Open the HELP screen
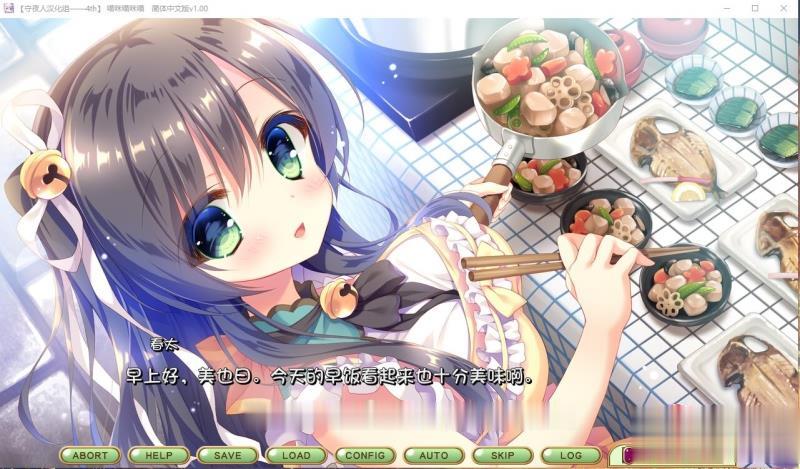The width and height of the screenshot is (800, 469). (159, 455)
